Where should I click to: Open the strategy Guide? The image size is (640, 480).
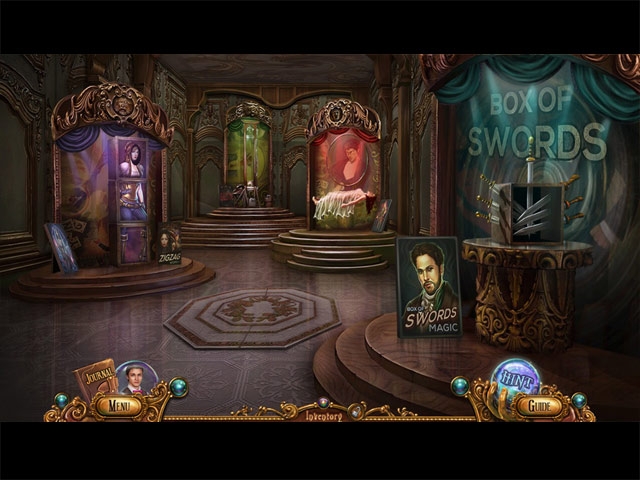tap(539, 406)
